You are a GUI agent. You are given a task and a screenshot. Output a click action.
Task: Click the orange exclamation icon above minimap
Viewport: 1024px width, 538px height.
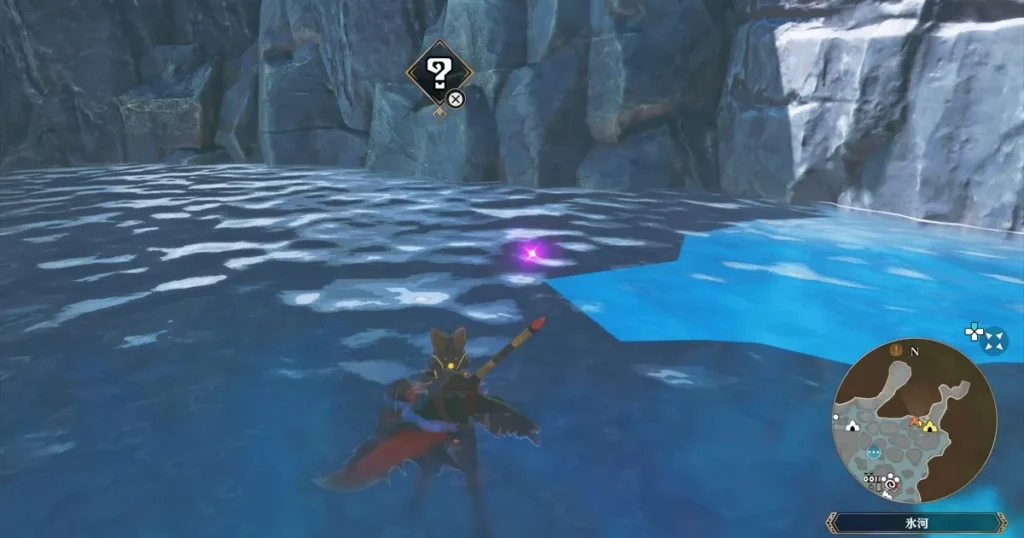point(897,351)
